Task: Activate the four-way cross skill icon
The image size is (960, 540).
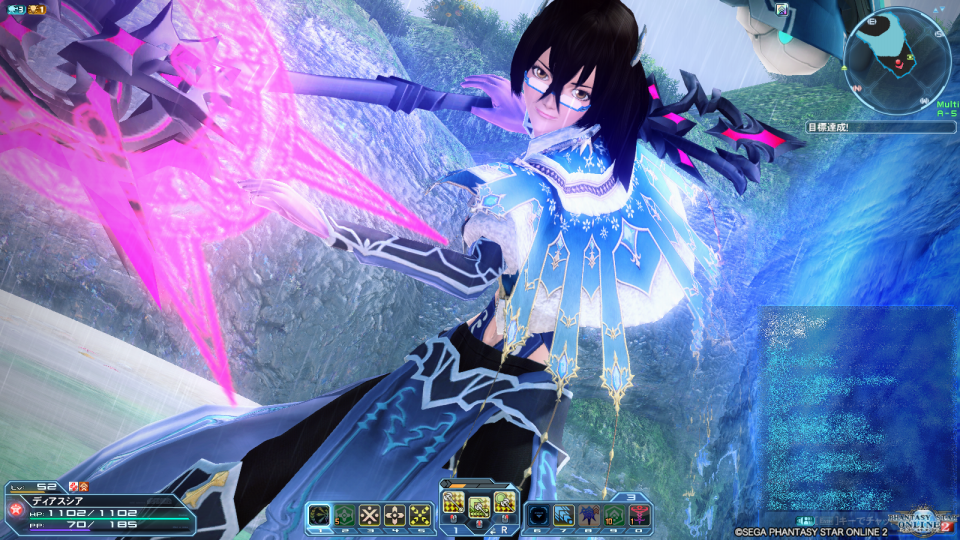Action: pos(395,513)
